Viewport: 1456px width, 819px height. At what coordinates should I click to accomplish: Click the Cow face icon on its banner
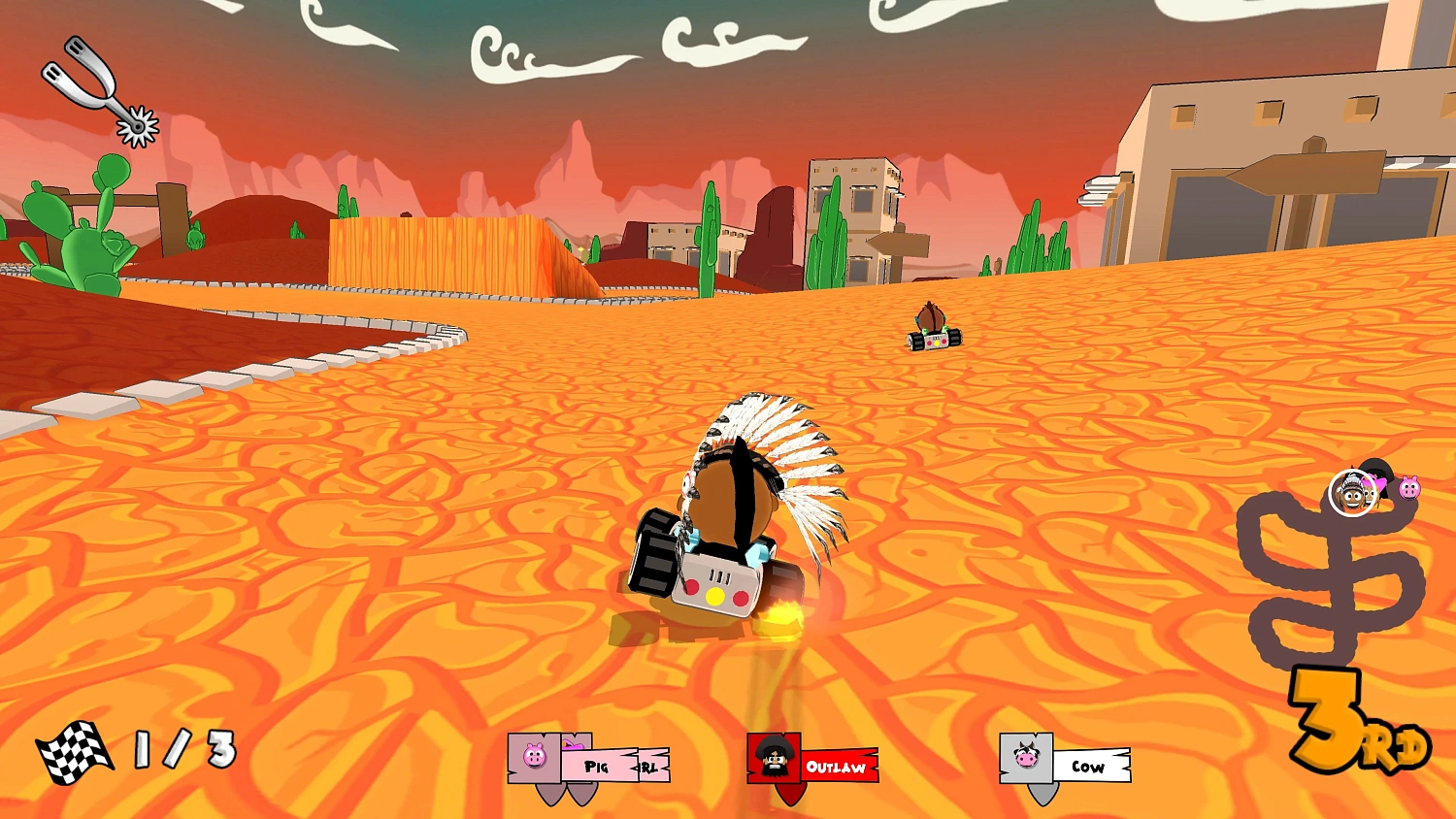(x=1025, y=757)
